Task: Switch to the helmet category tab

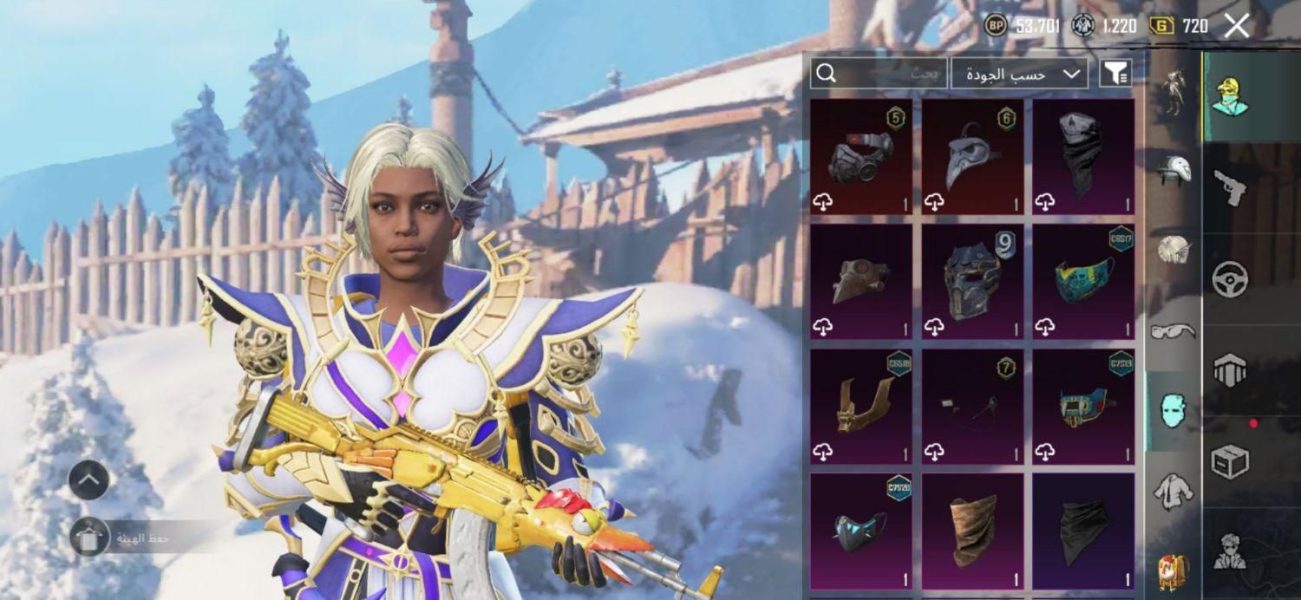Action: [x=1174, y=171]
